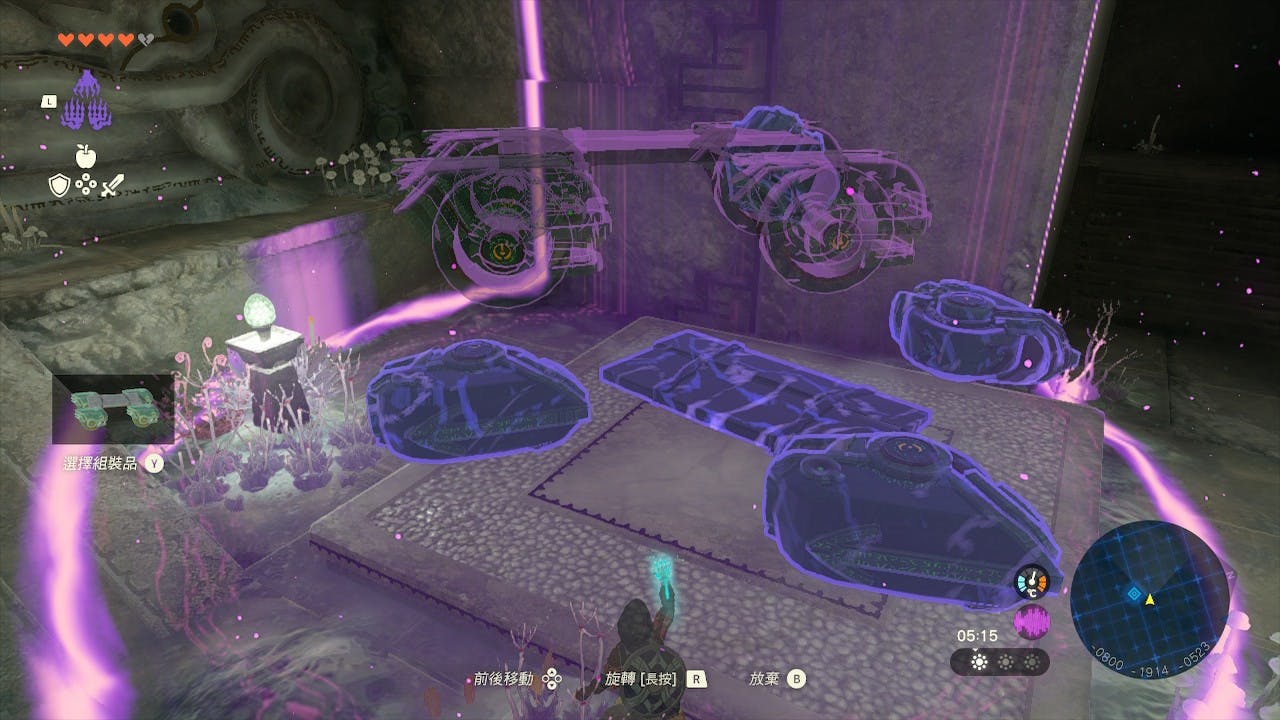Check the temperature gauge icon
The height and width of the screenshot is (720, 1280).
(x=1032, y=582)
